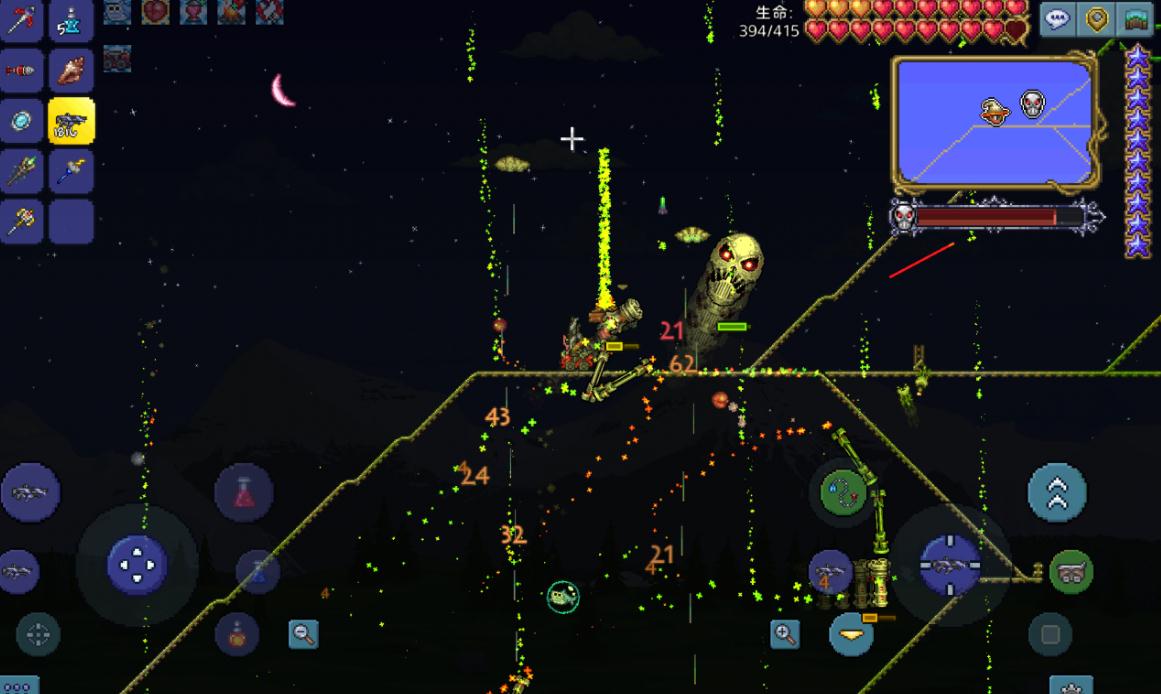This screenshot has height=694, width=1161.
Task: Open the housing button beside the chat icons
Action: point(1136,19)
